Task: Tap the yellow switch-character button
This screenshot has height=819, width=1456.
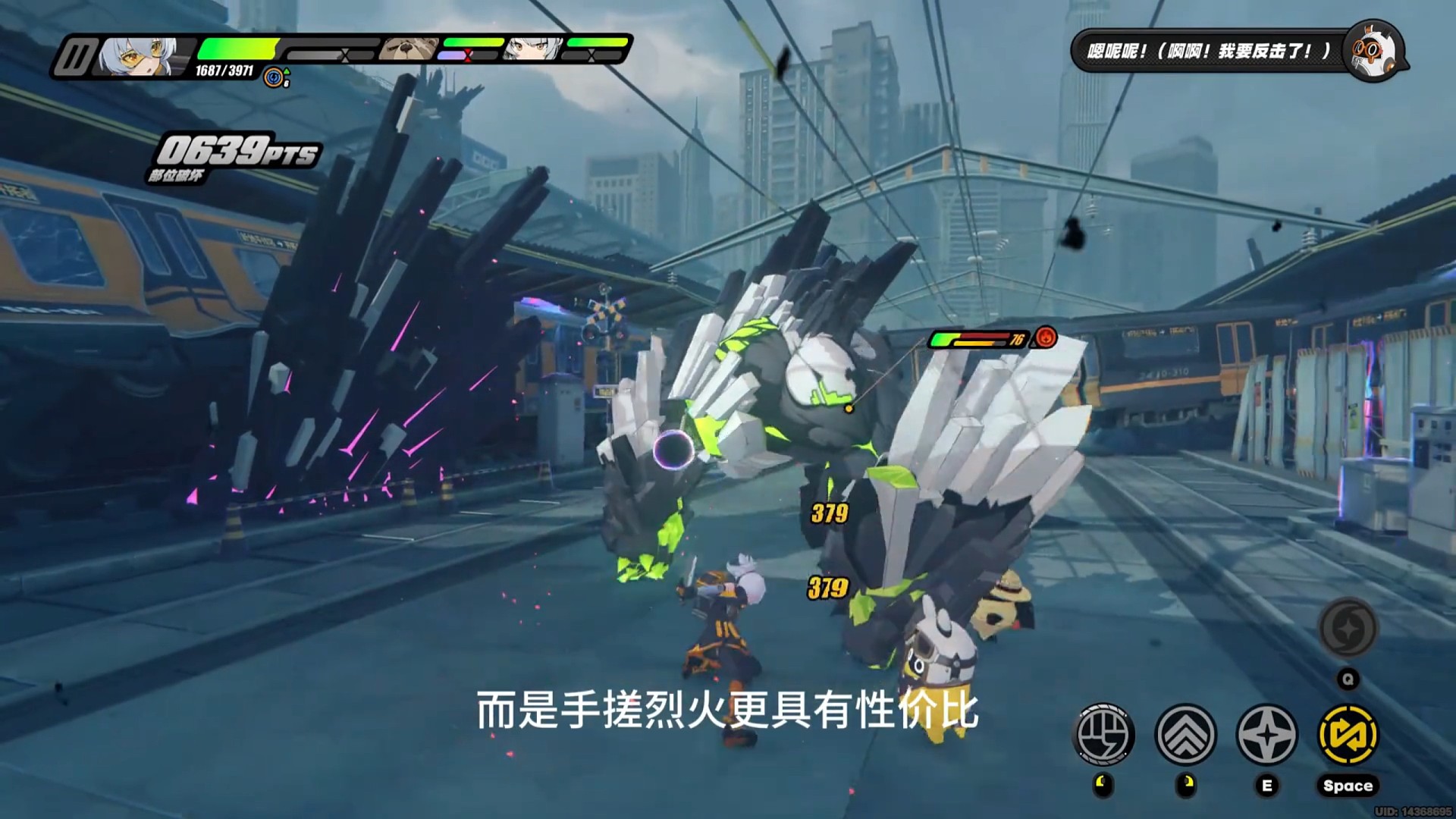Action: point(1348,734)
